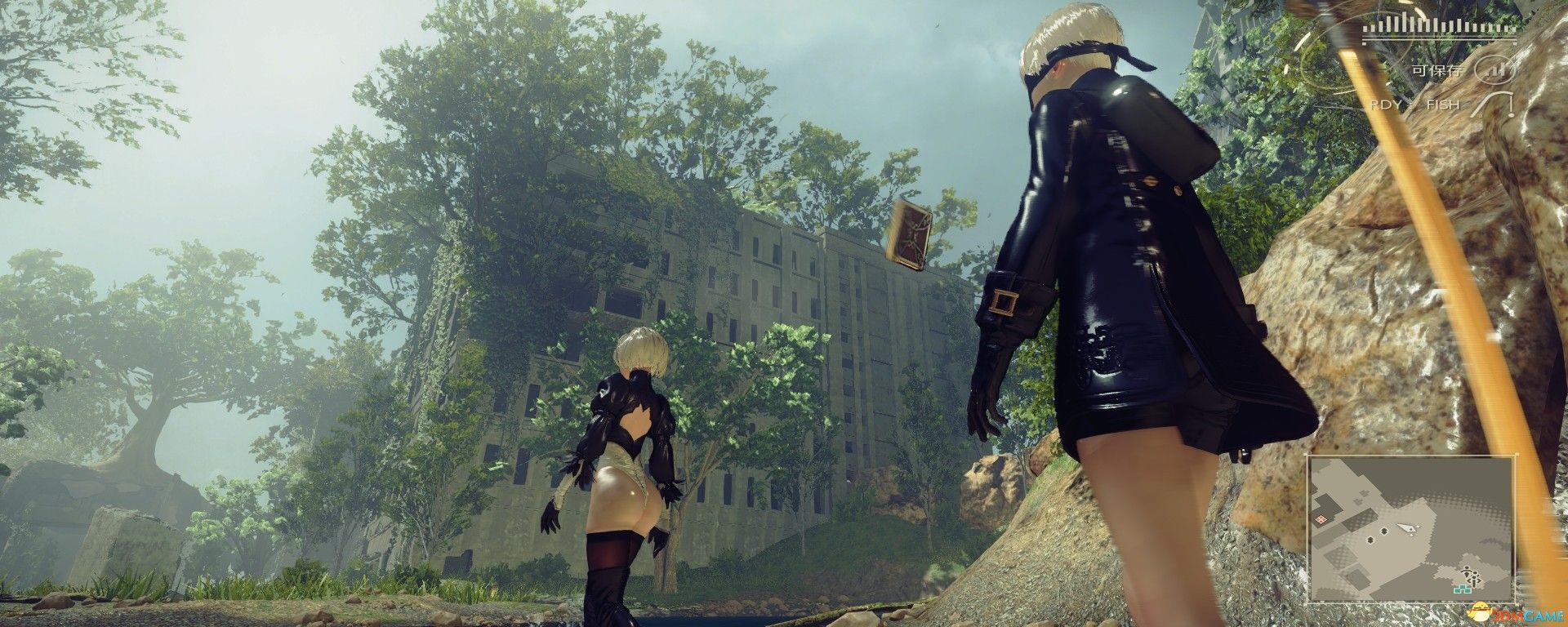Screen dimensions: 1568x627
Task: Click the 3DM GAME mascot watermark logo
Action: pos(1480,611)
